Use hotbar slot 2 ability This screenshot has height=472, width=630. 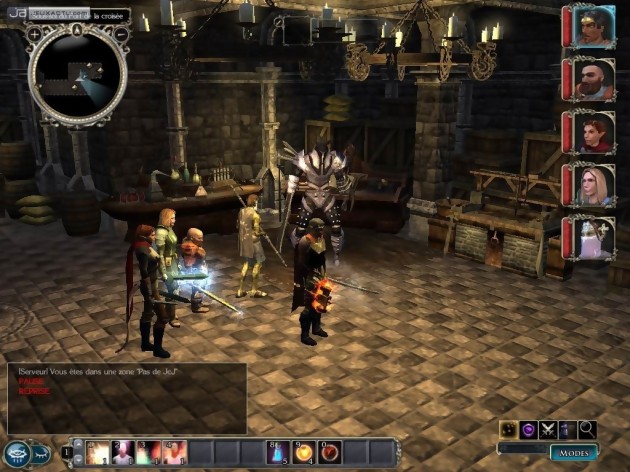click(x=124, y=452)
